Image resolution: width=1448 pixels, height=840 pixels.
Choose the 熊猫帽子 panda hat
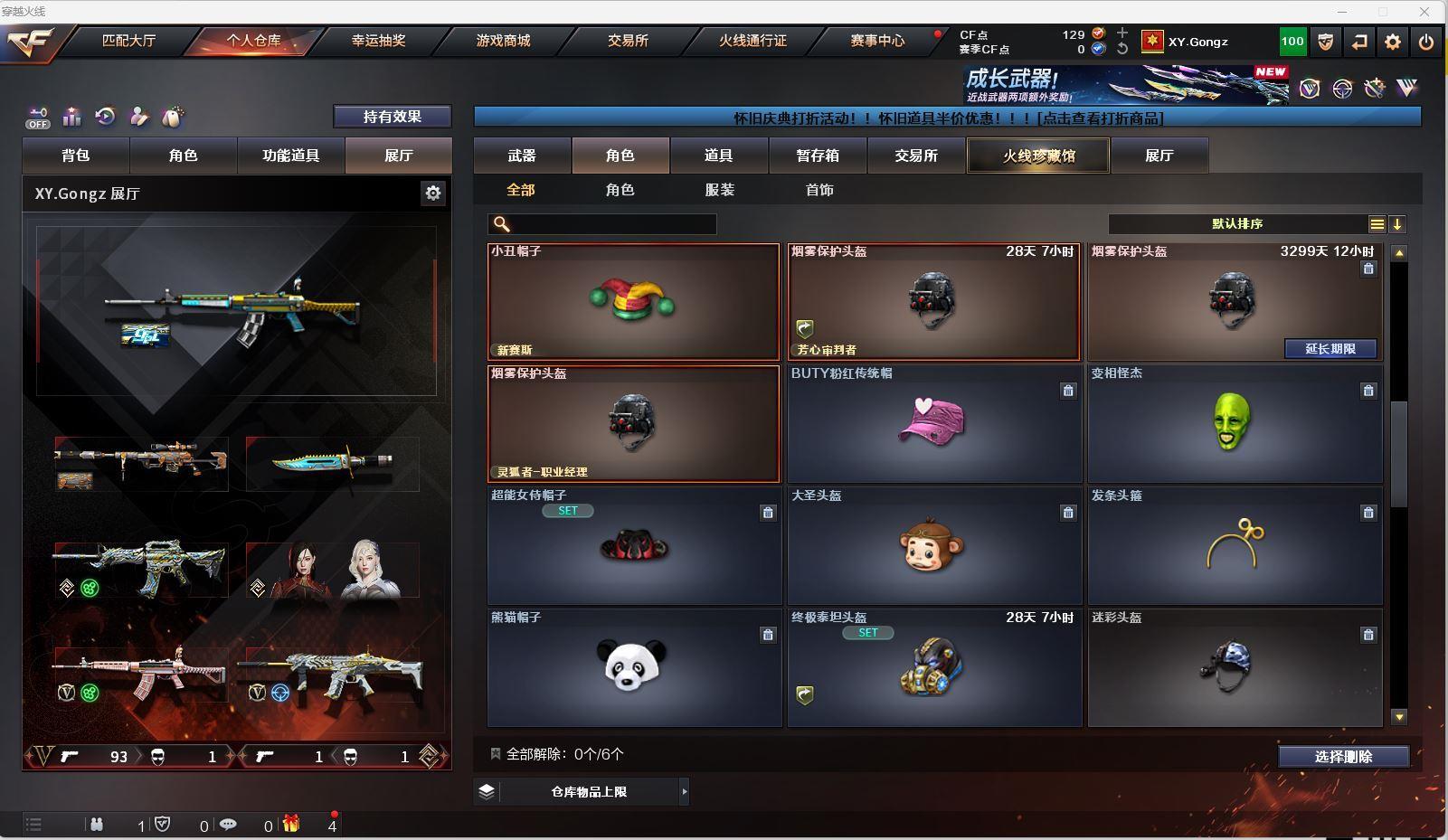[x=633, y=667]
